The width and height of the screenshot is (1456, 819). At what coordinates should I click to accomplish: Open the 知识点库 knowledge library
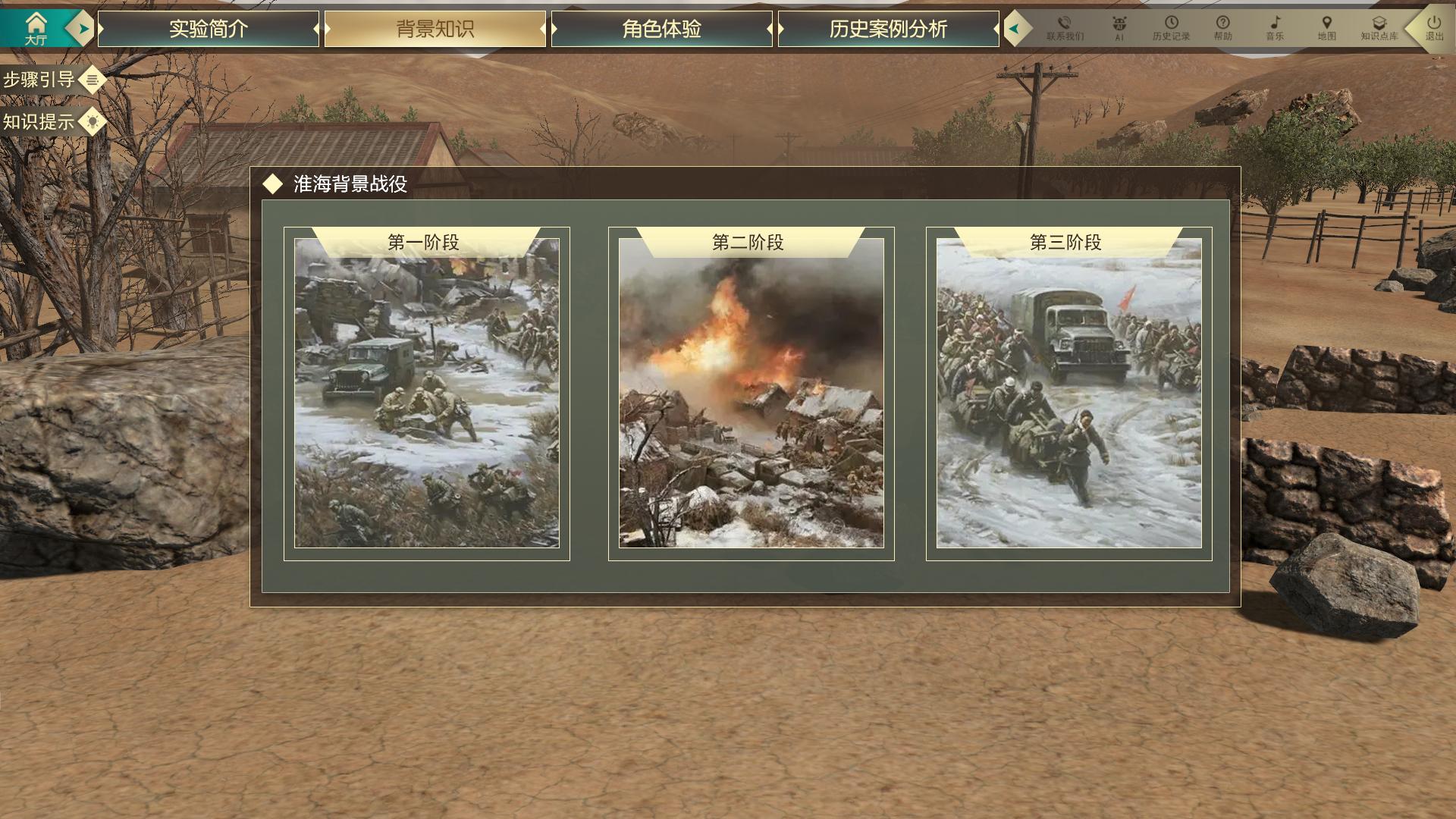[1379, 28]
